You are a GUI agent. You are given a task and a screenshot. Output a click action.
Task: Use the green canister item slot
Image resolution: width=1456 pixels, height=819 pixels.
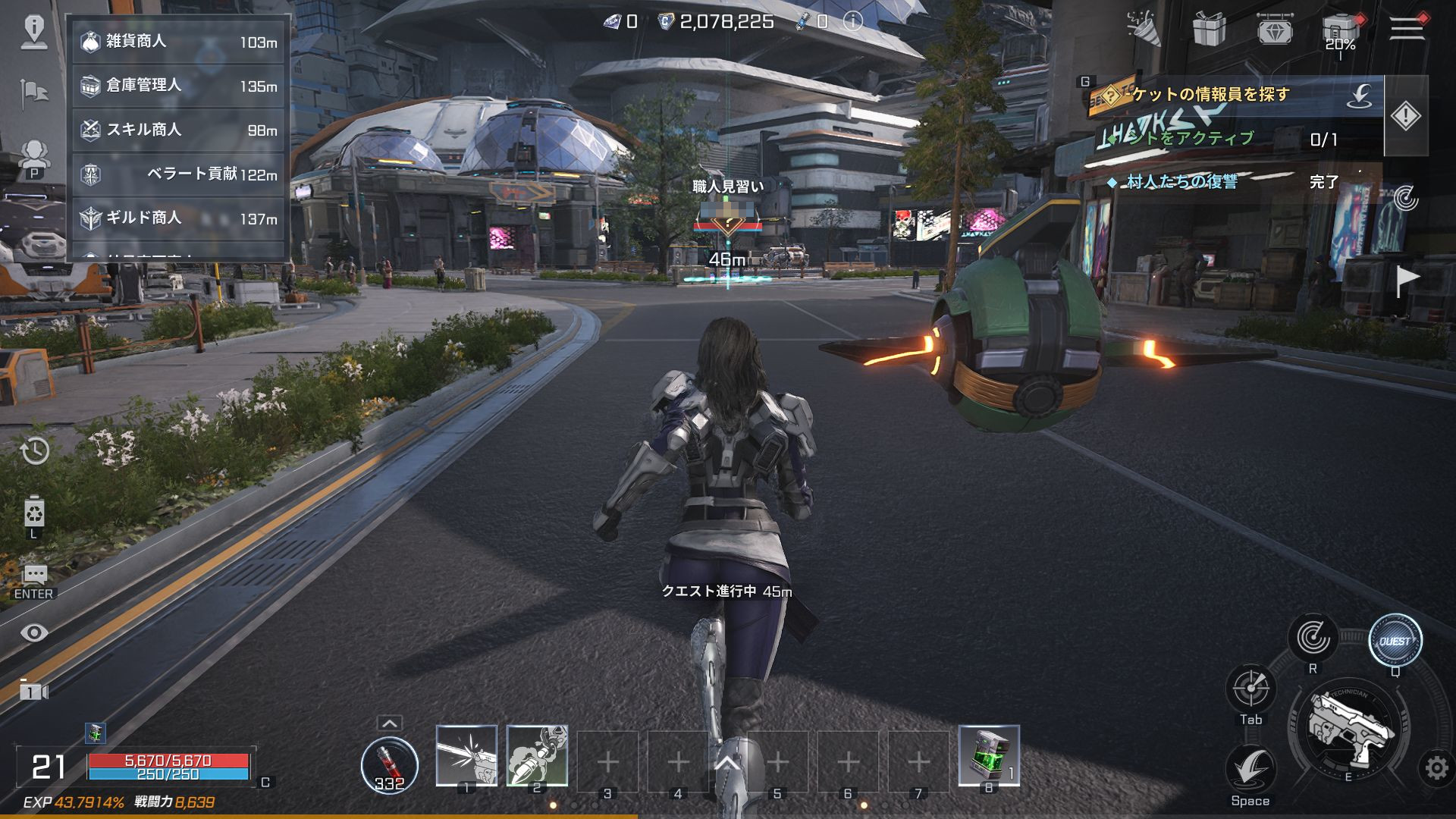[989, 755]
